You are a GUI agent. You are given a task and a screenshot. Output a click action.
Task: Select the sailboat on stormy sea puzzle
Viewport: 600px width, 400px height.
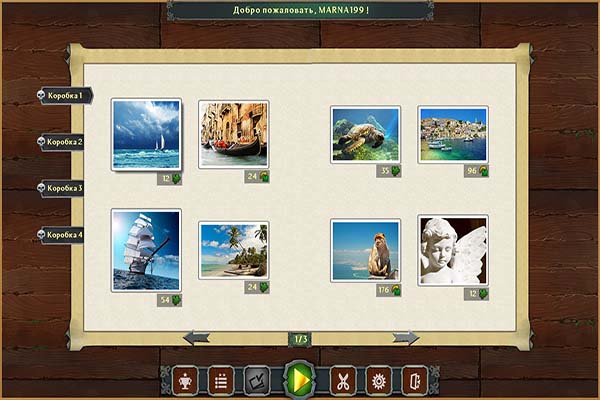tap(146, 134)
